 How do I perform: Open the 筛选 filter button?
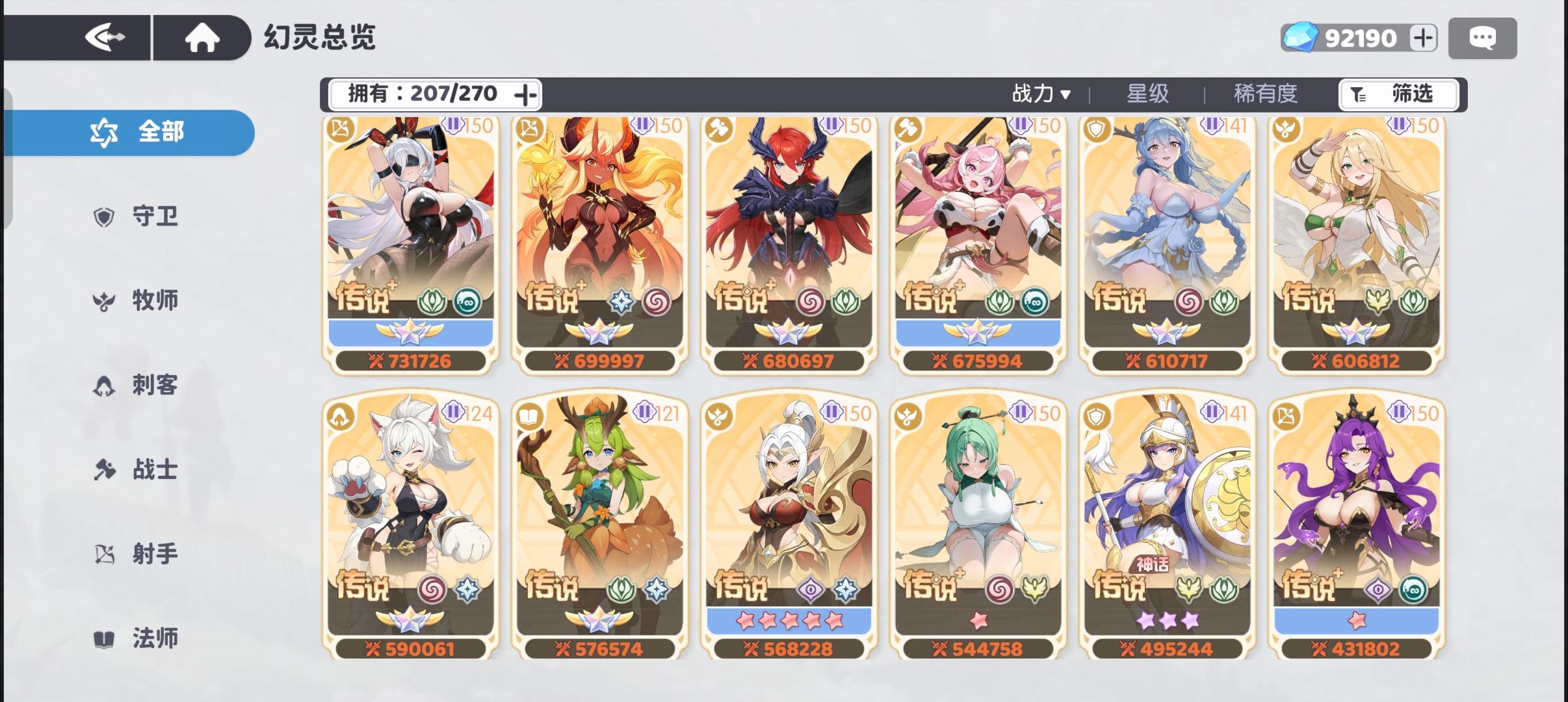pyautogui.click(x=1398, y=94)
